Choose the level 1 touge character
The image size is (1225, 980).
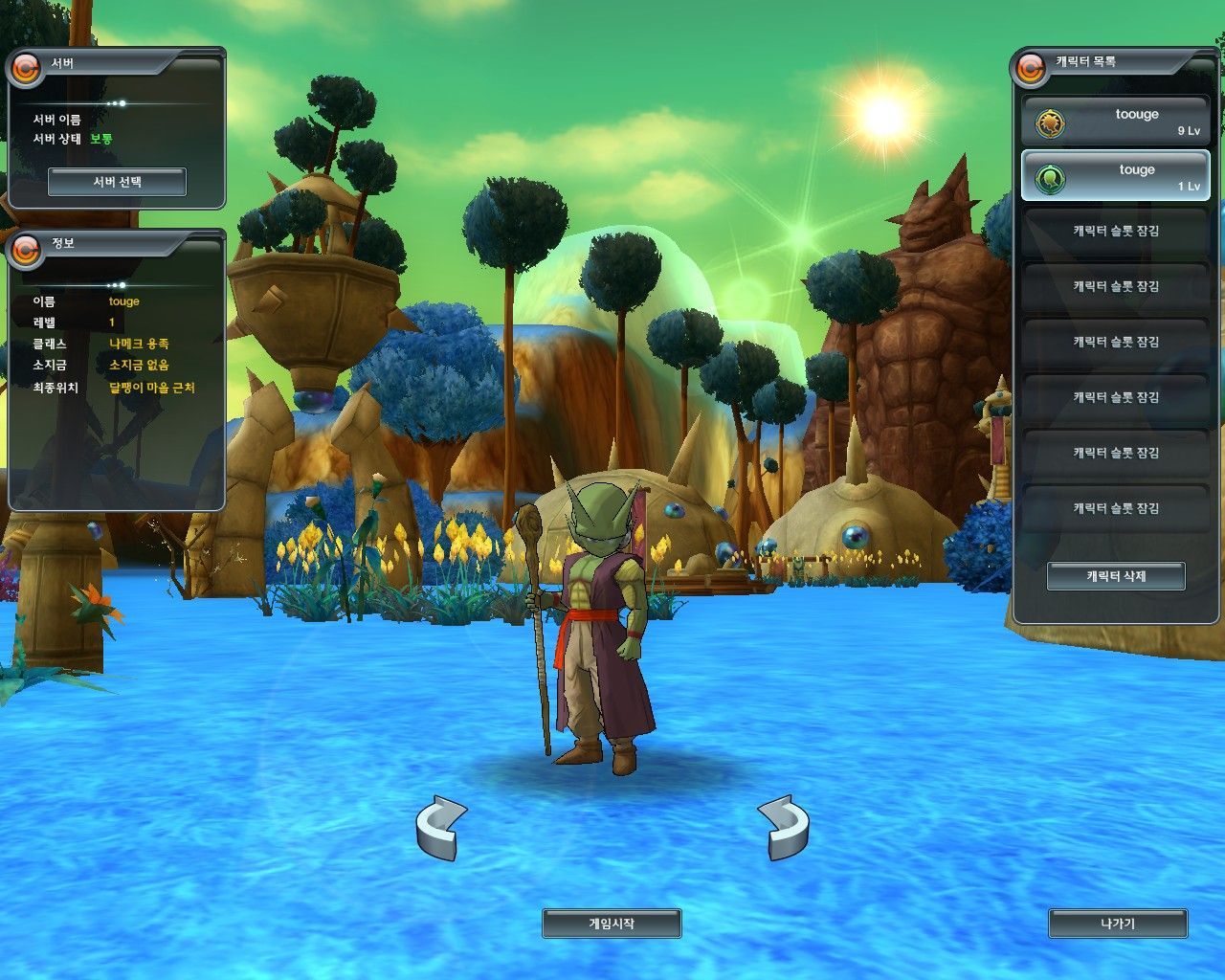coord(1116,177)
